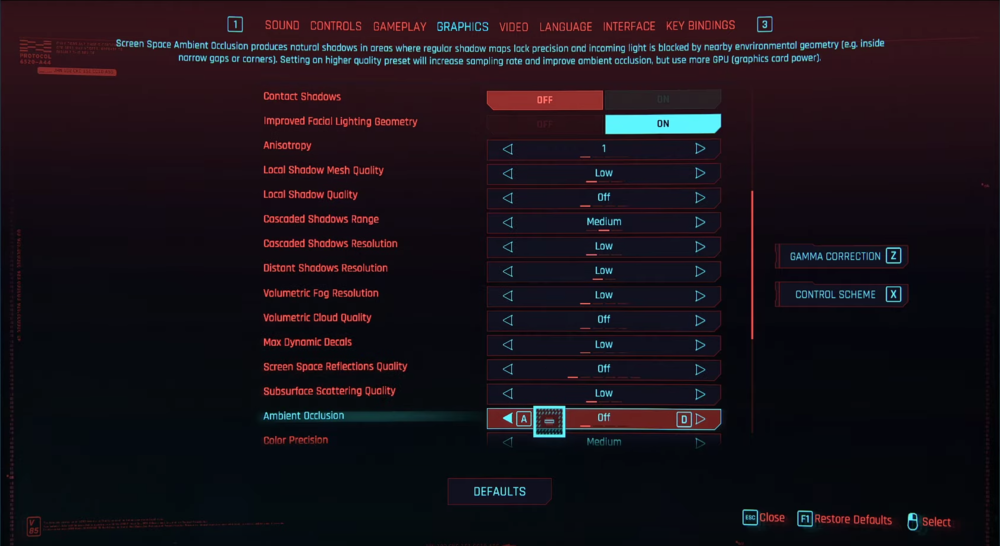
Task: Close the settings menu
Action: pyautogui.click(x=764, y=518)
